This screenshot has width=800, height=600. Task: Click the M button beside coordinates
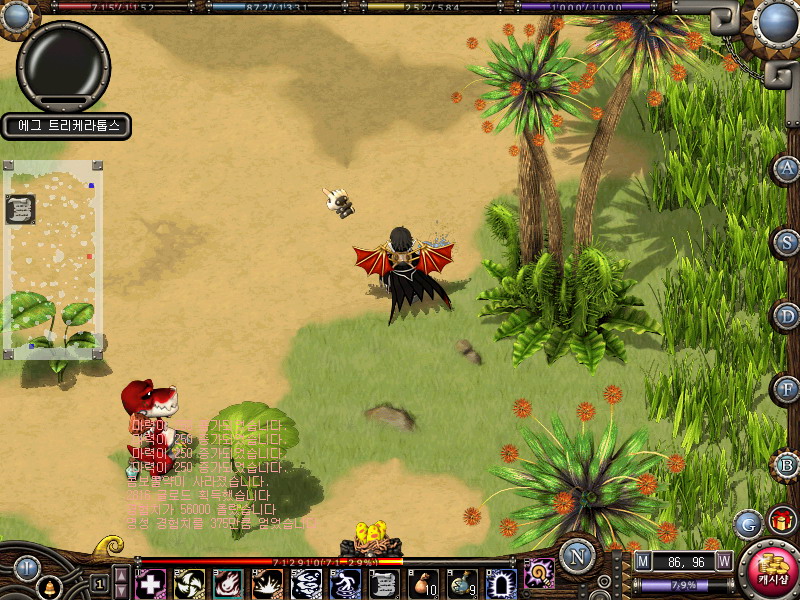[x=642, y=561]
